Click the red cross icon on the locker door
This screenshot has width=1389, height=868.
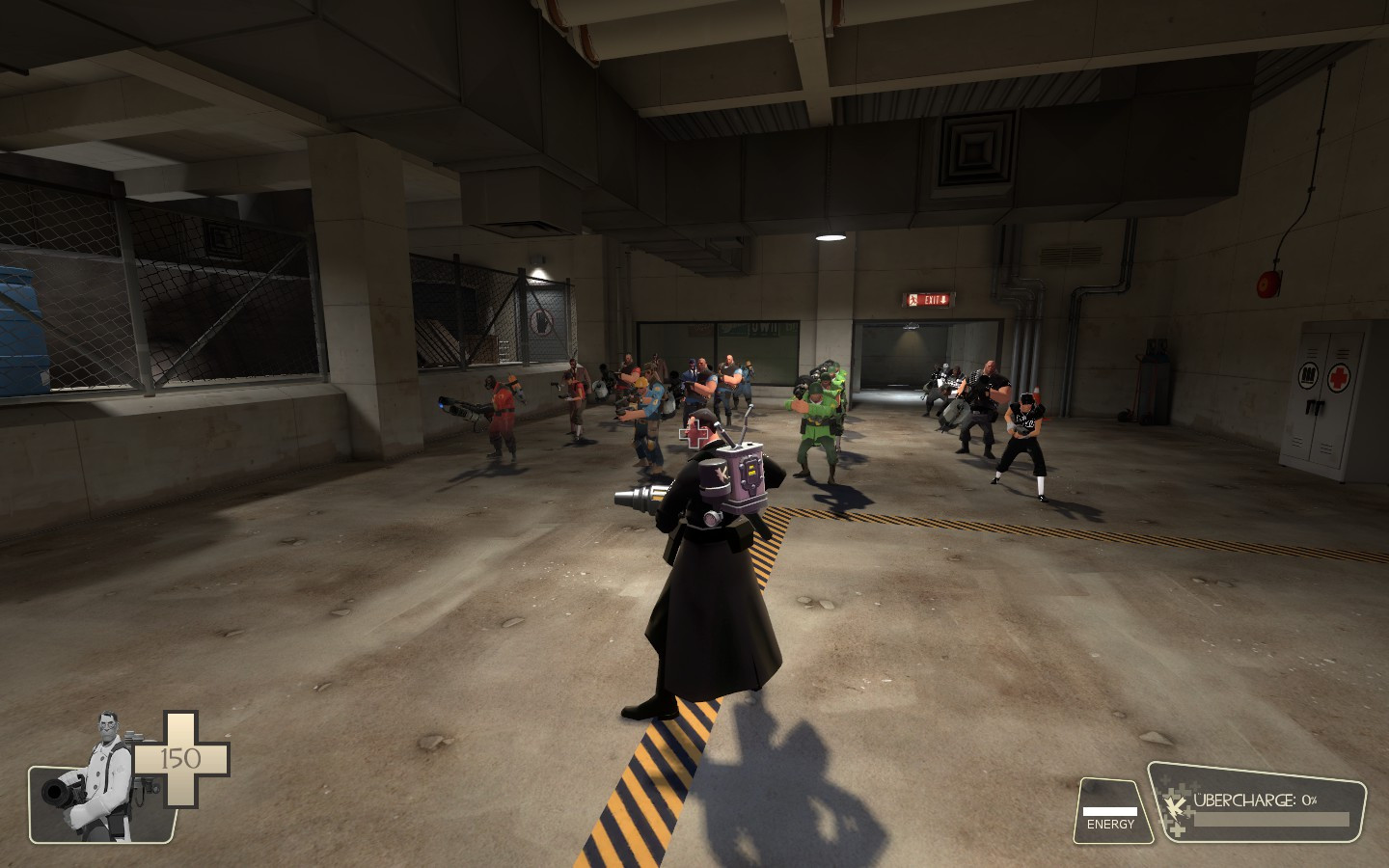point(1339,377)
